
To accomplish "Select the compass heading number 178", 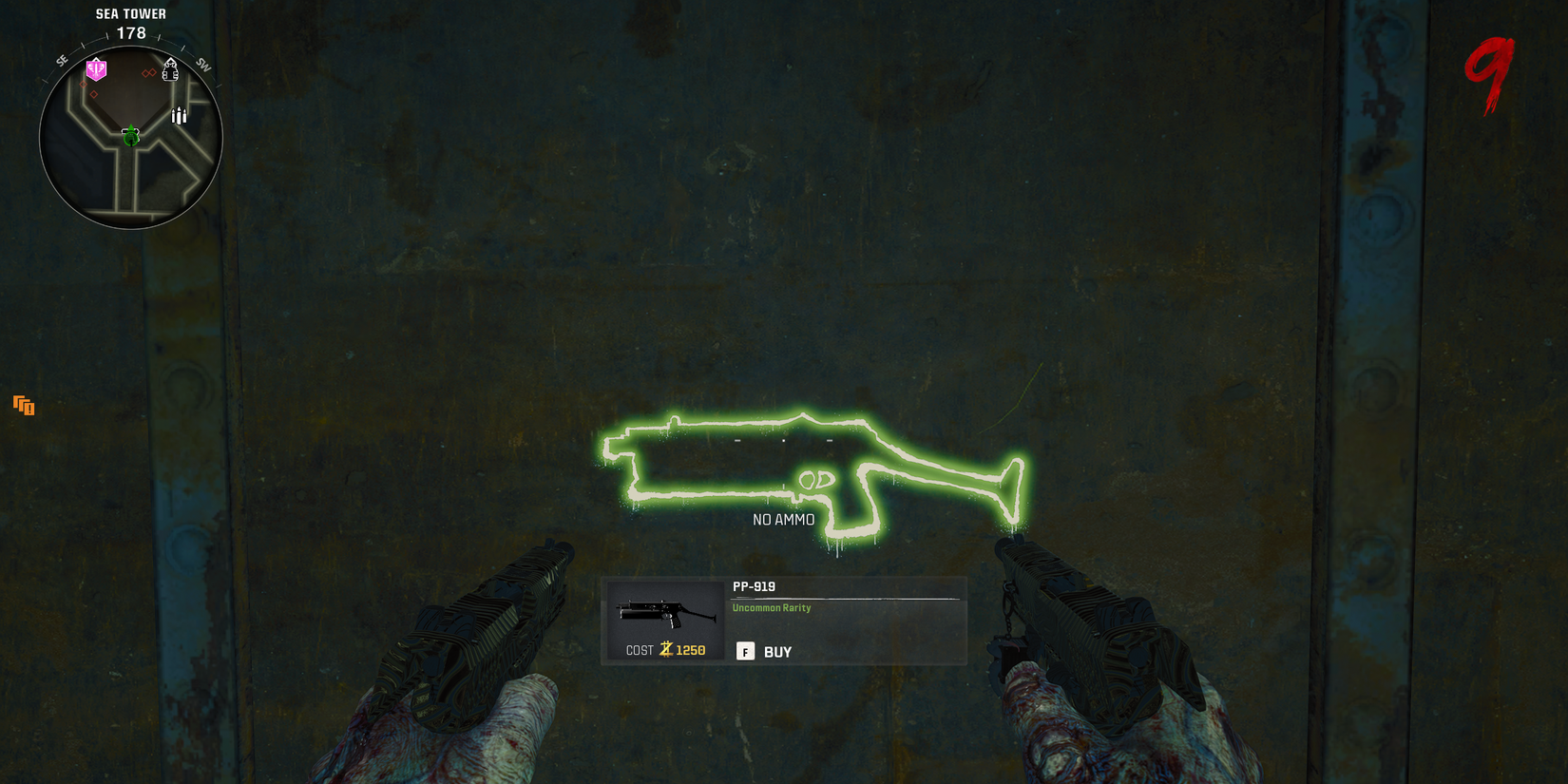I will point(130,32).
